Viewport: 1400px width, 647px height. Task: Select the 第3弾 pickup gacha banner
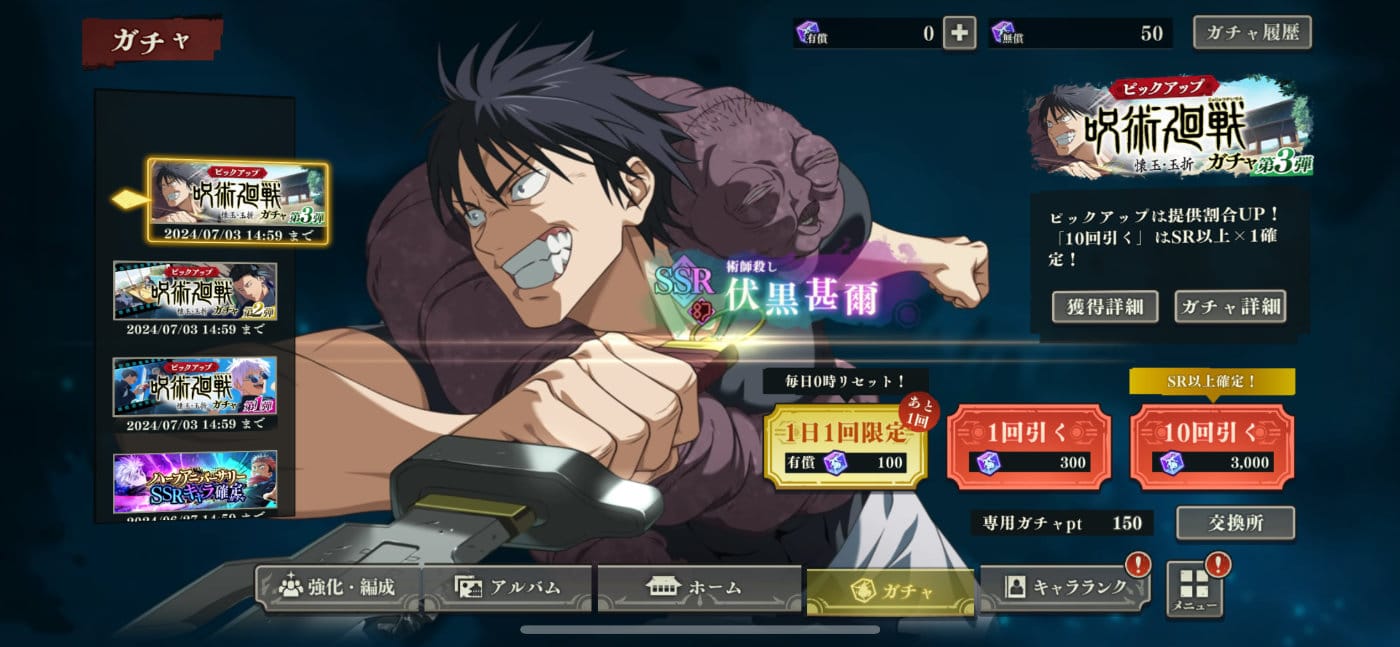[x=238, y=201]
